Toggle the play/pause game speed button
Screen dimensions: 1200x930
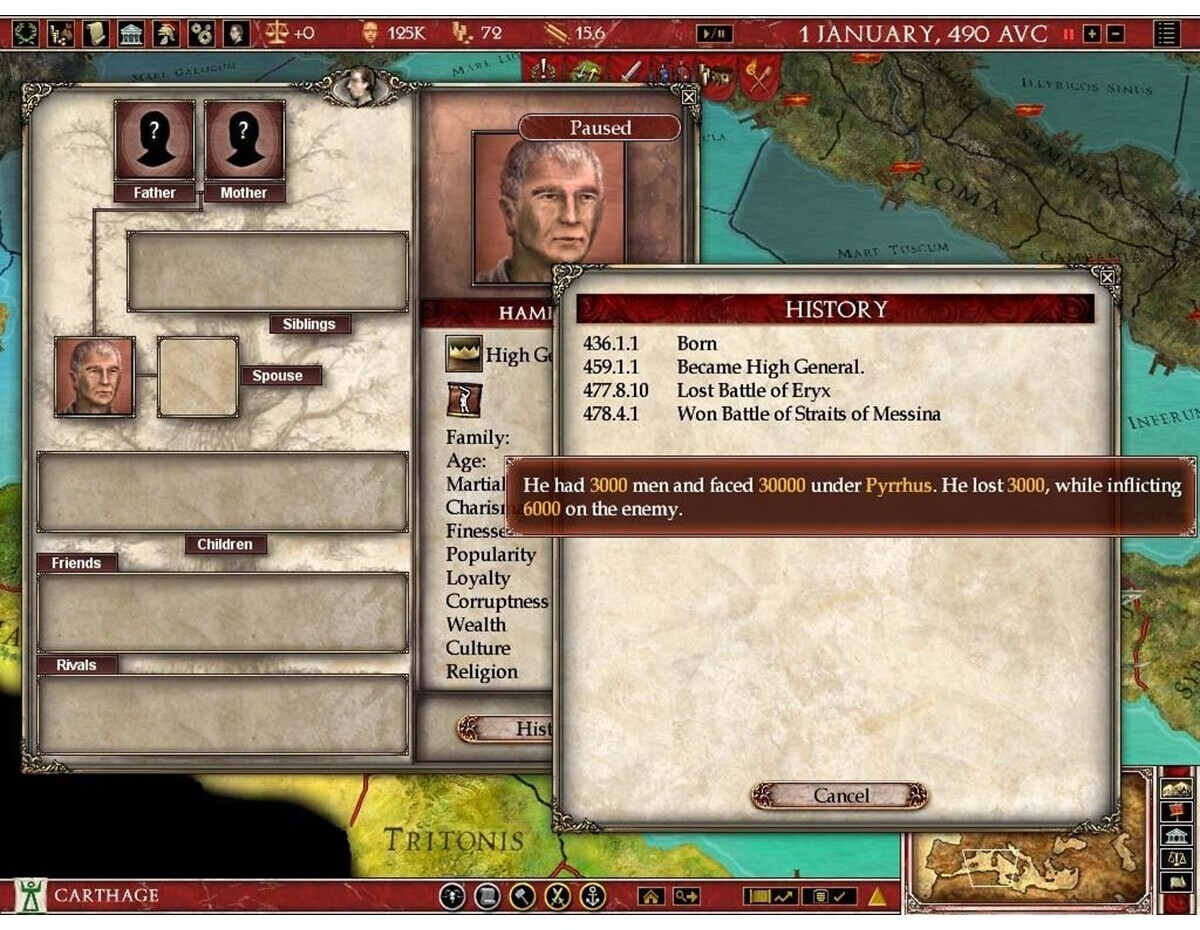point(715,34)
